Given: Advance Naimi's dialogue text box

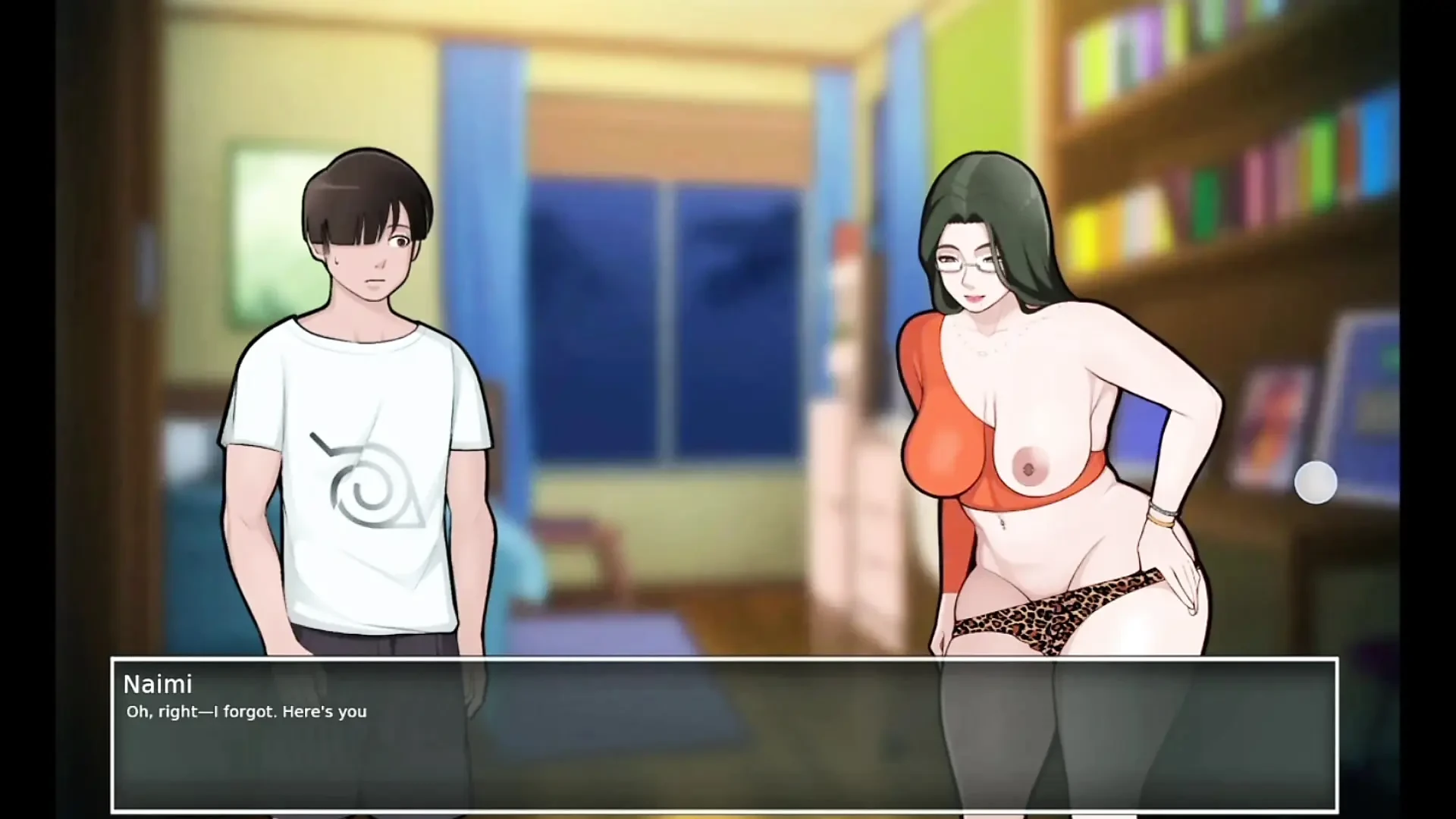Looking at the screenshot, I should [724, 734].
